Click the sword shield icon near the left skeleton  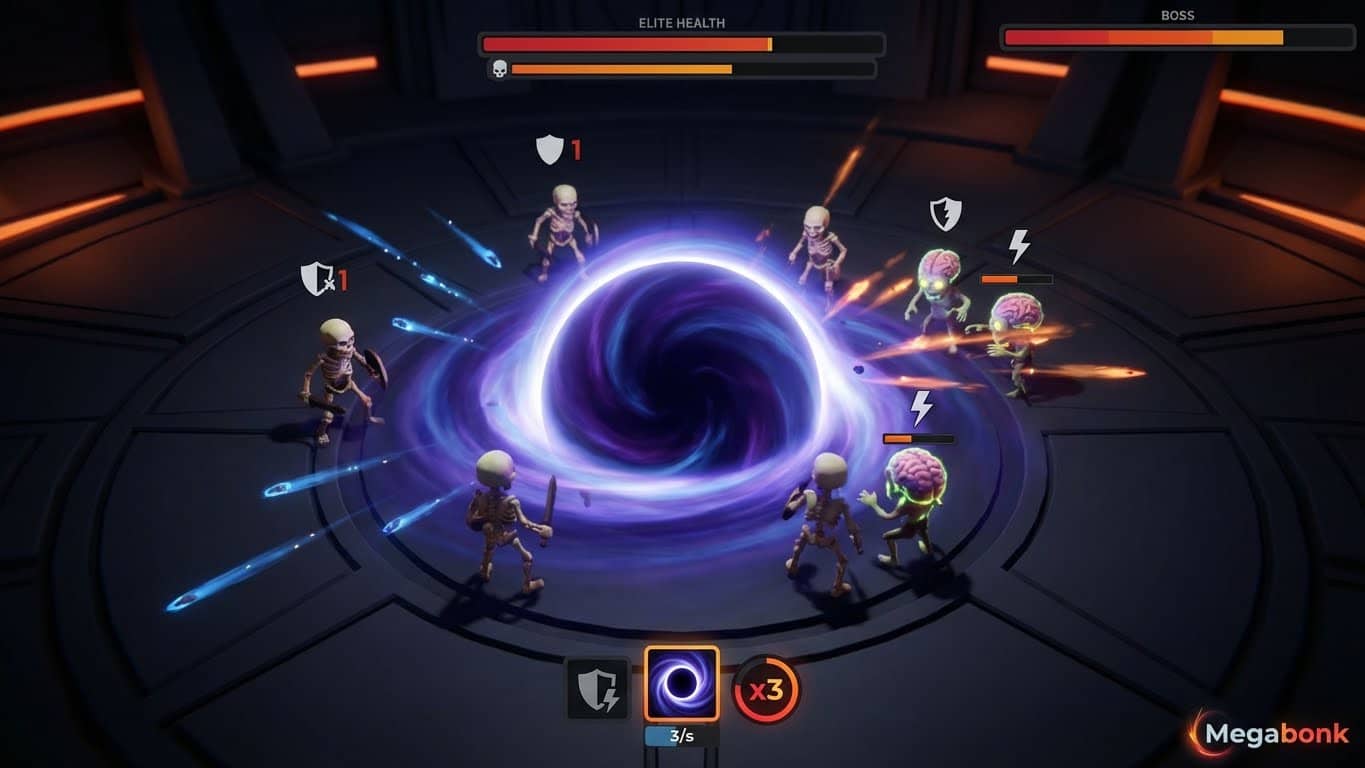click(x=316, y=280)
